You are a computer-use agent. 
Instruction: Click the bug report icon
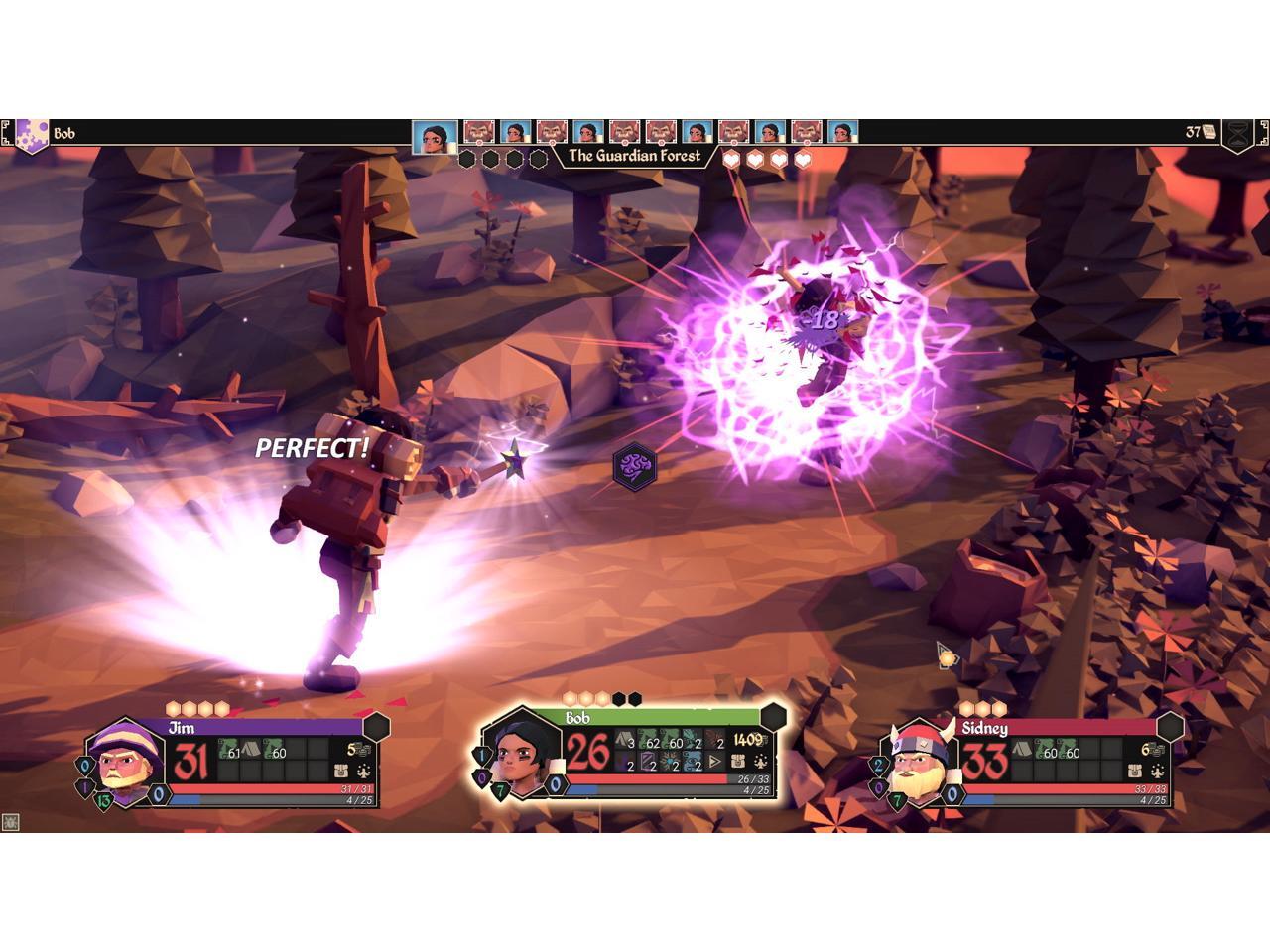[10, 822]
